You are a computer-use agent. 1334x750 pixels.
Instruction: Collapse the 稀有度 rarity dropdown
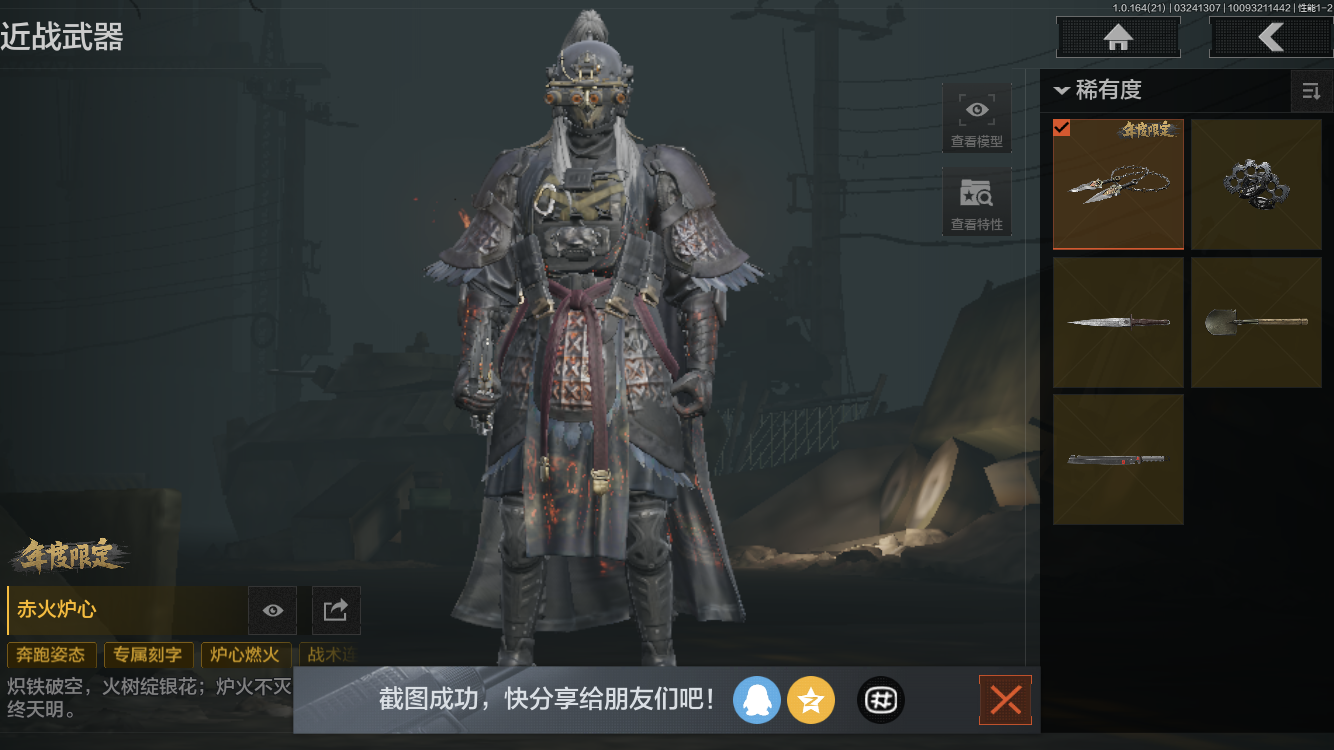[1062, 91]
